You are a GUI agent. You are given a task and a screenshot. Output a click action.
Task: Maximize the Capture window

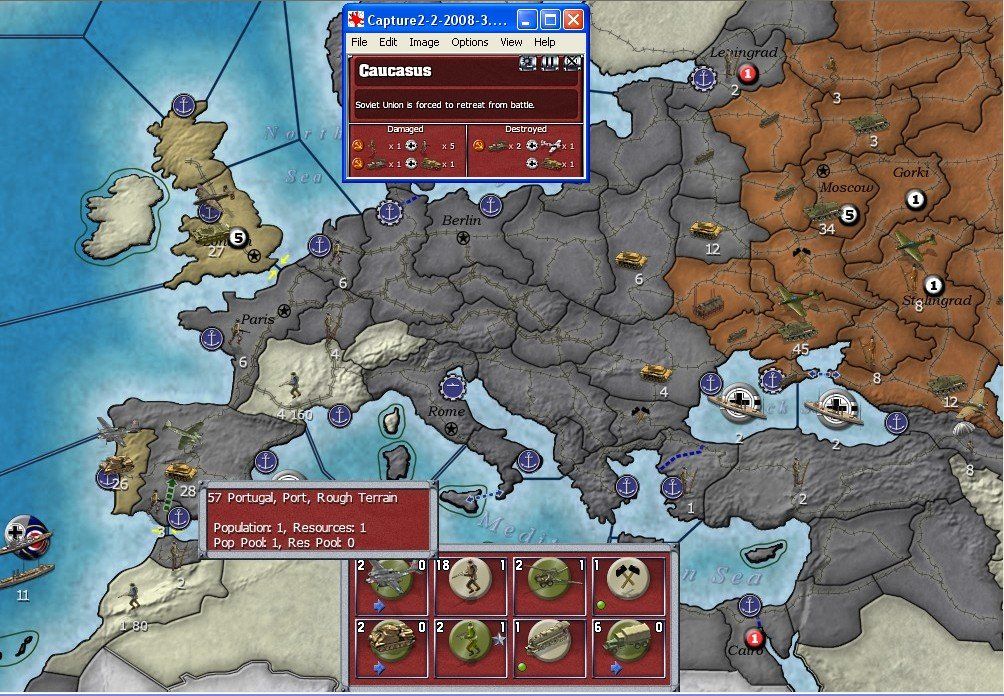point(551,19)
